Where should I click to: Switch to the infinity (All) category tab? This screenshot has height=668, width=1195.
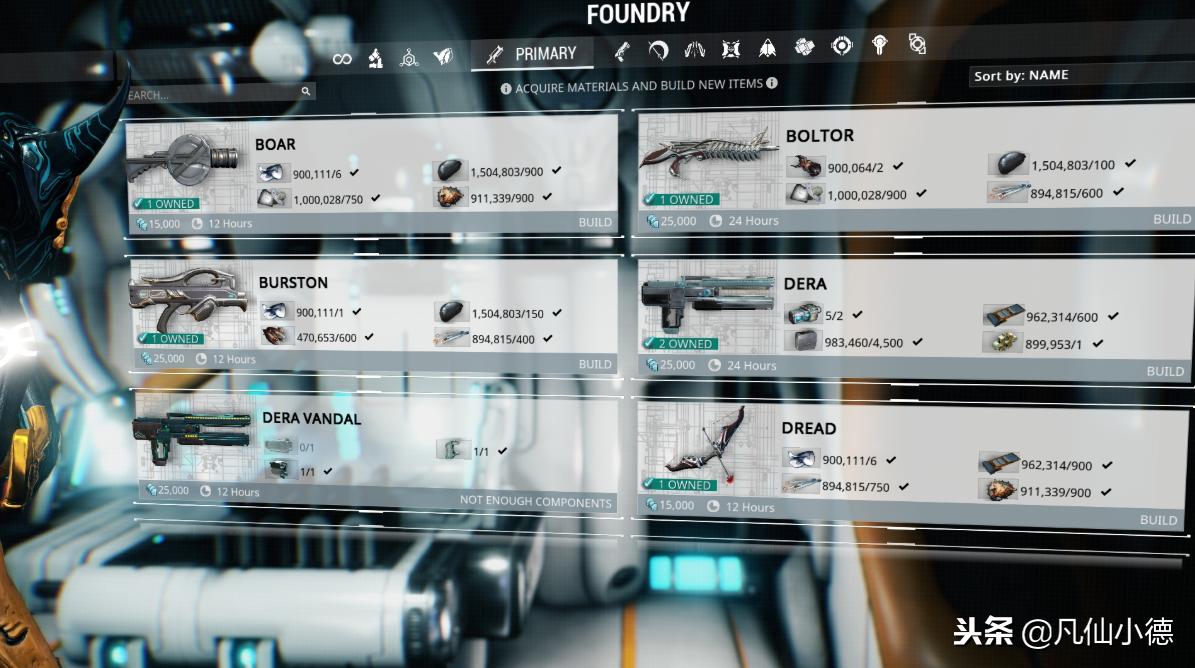(x=342, y=59)
